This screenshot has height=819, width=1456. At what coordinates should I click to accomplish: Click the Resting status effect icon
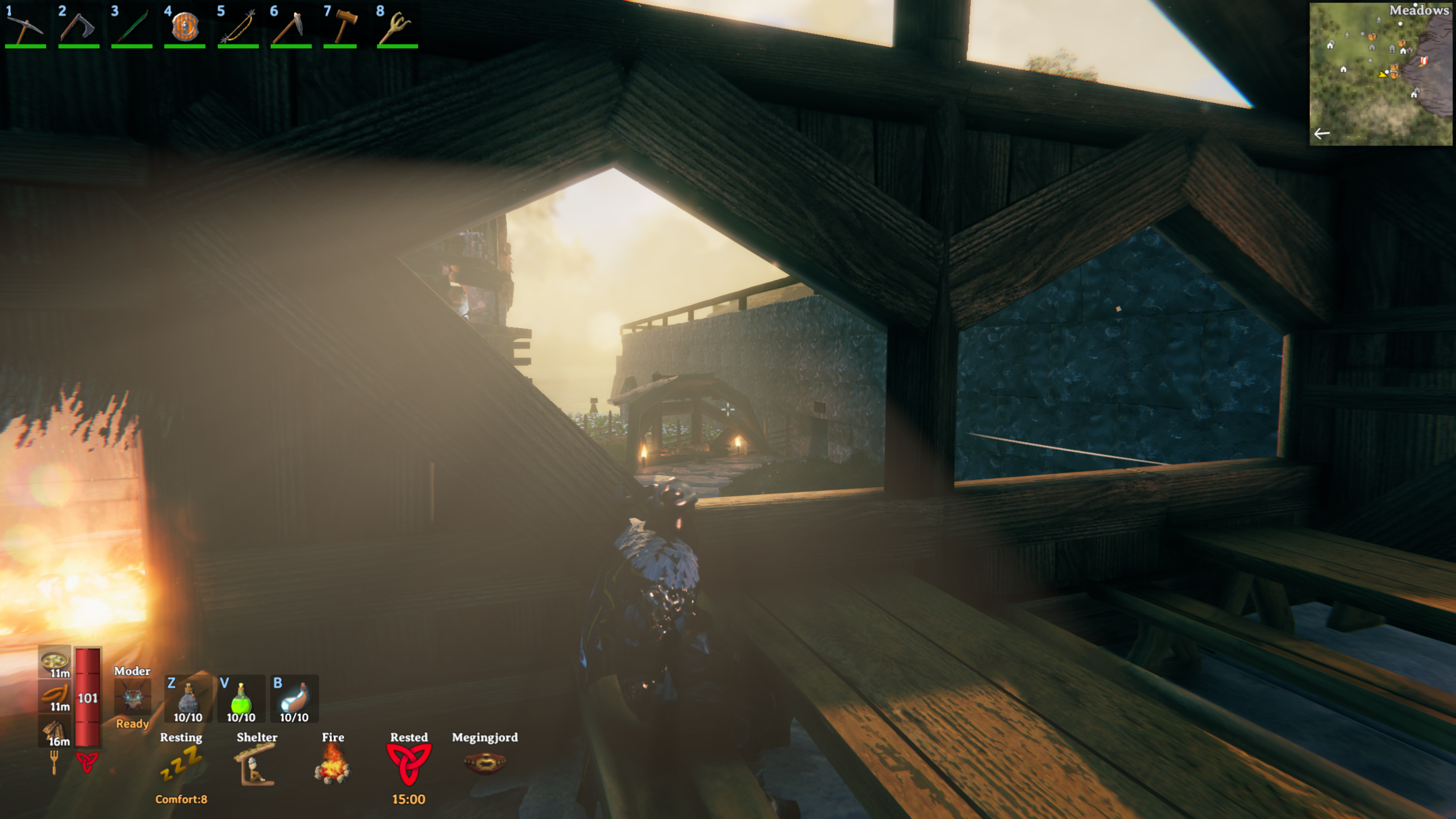coord(181,765)
